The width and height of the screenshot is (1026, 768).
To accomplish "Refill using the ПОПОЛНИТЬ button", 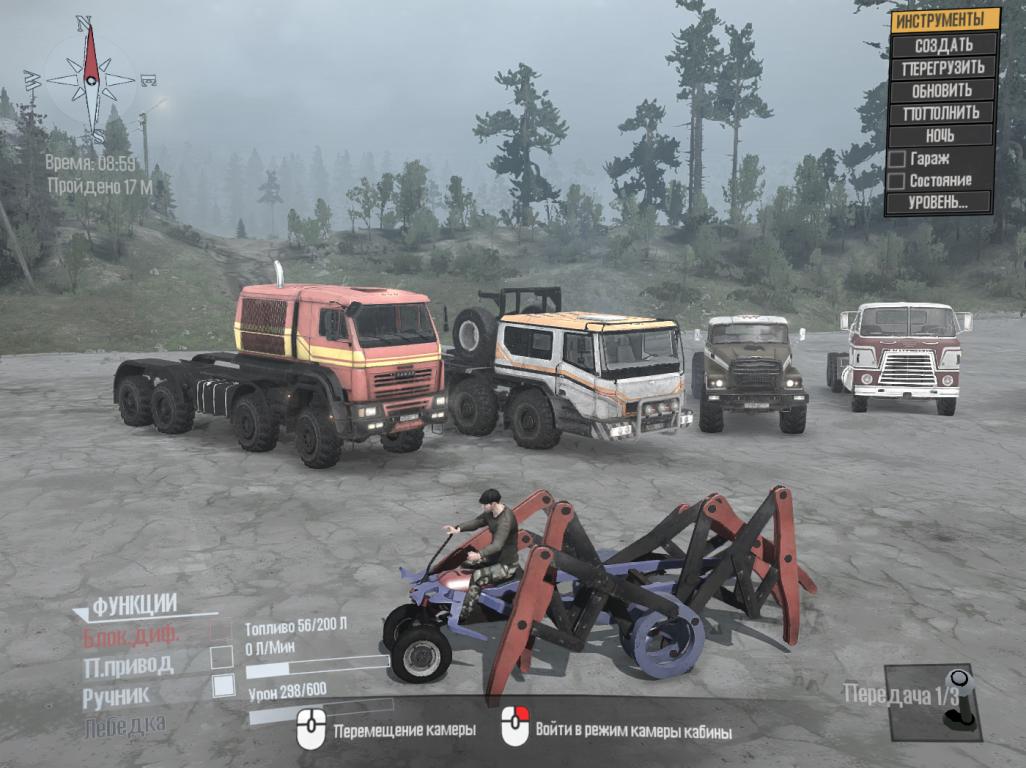I will point(942,112).
